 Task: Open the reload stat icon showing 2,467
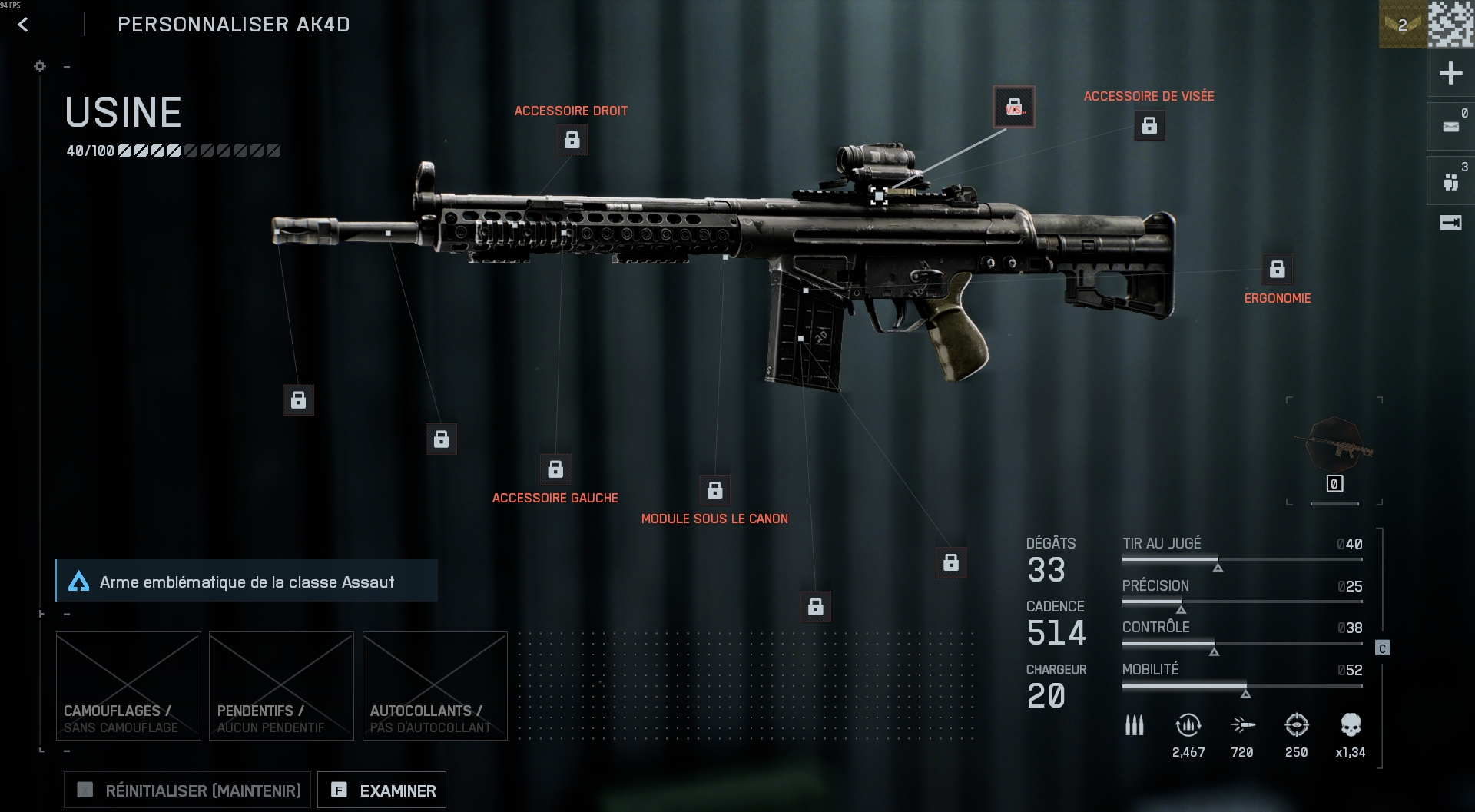[1188, 725]
